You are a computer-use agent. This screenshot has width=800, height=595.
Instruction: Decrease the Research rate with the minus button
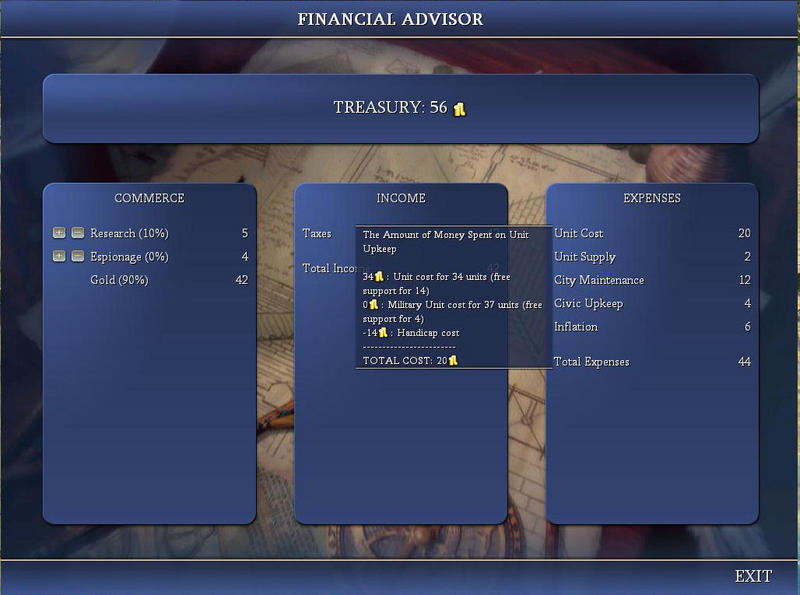click(77, 233)
